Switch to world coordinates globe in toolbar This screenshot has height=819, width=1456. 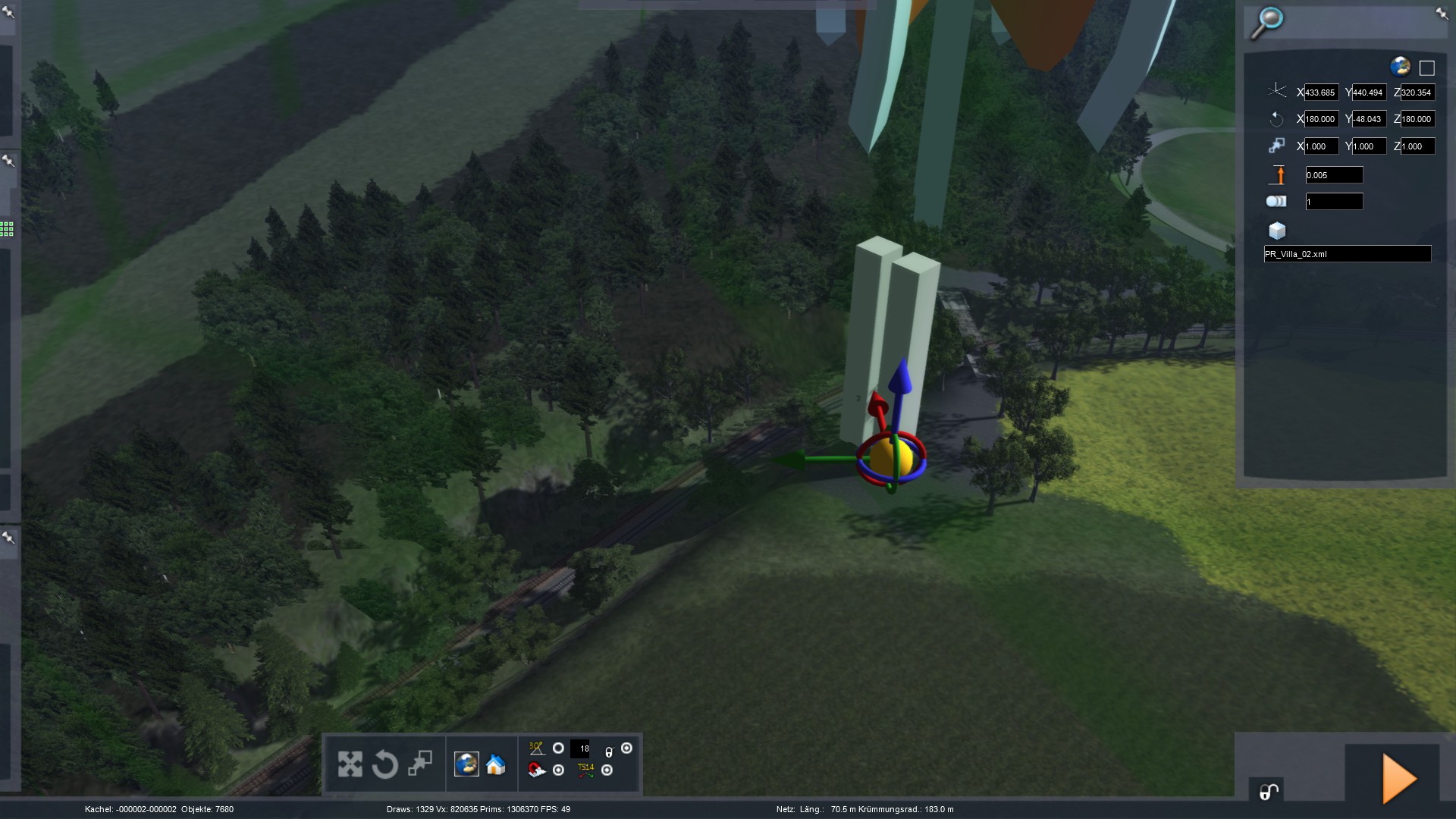pyautogui.click(x=466, y=764)
